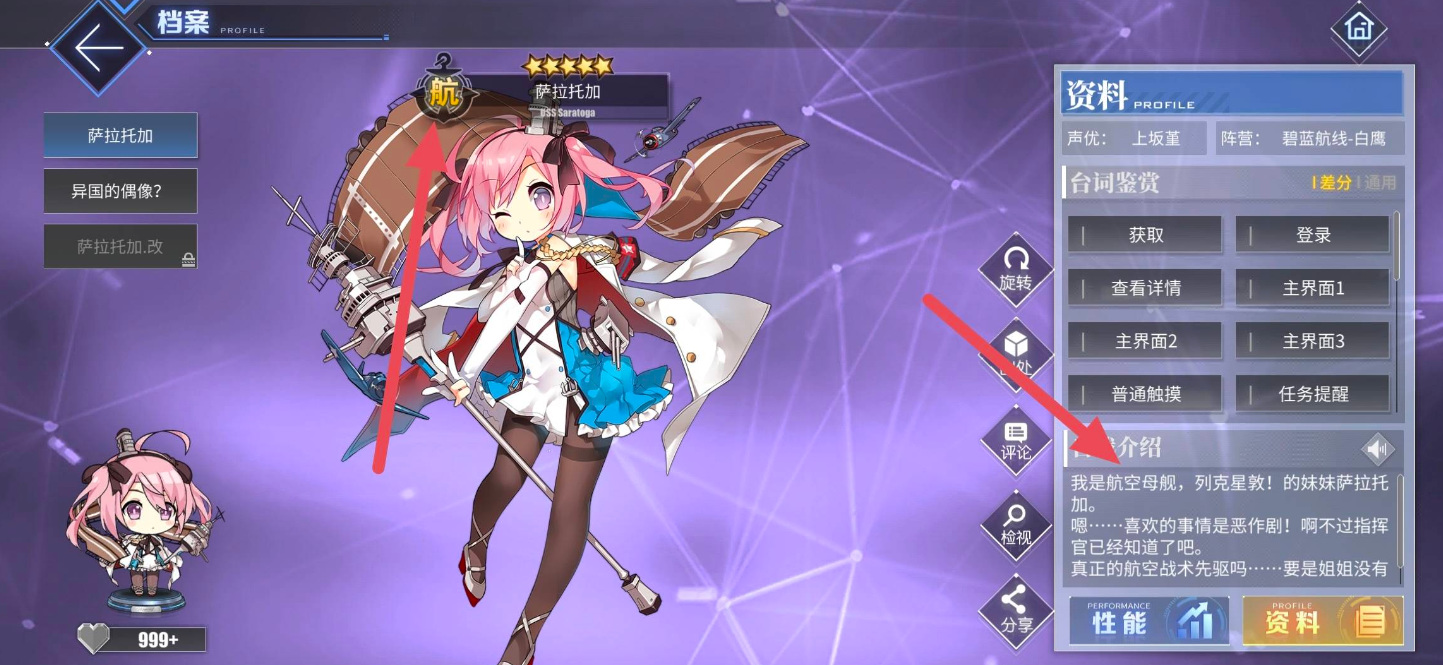Switch to the 异国的偶像? skin

tap(120, 191)
